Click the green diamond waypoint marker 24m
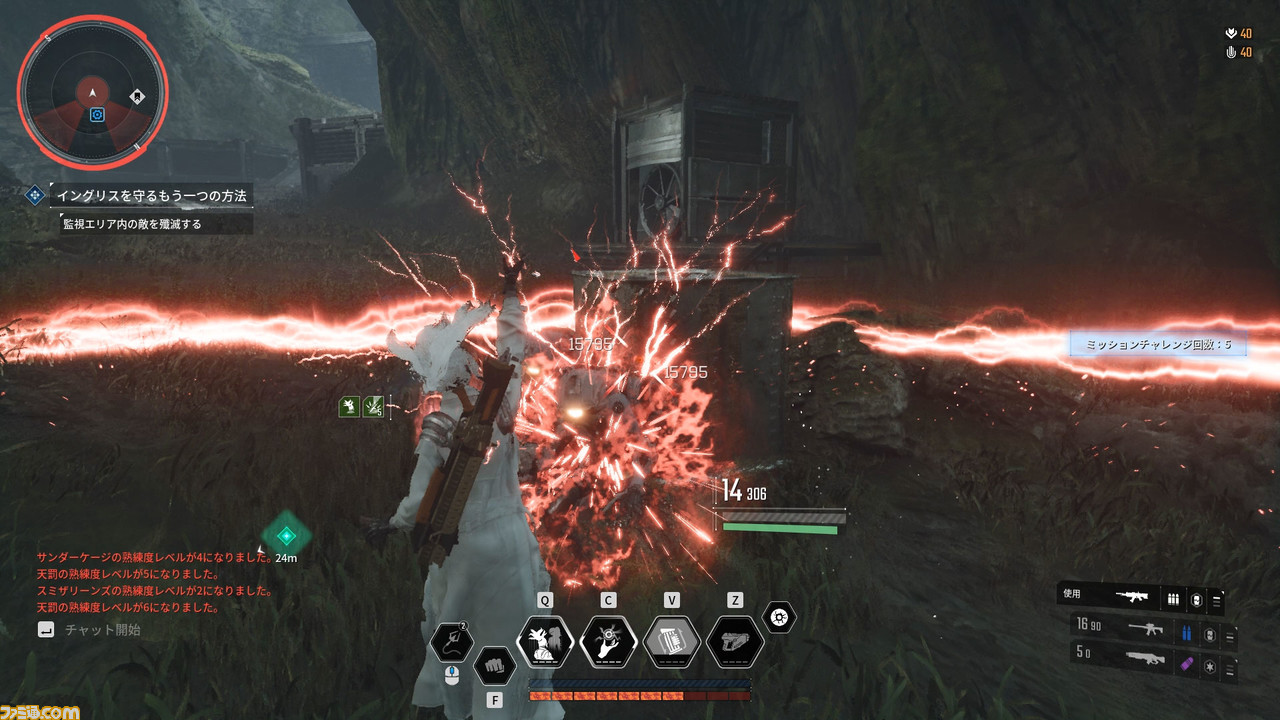1280x720 pixels. [x=287, y=535]
